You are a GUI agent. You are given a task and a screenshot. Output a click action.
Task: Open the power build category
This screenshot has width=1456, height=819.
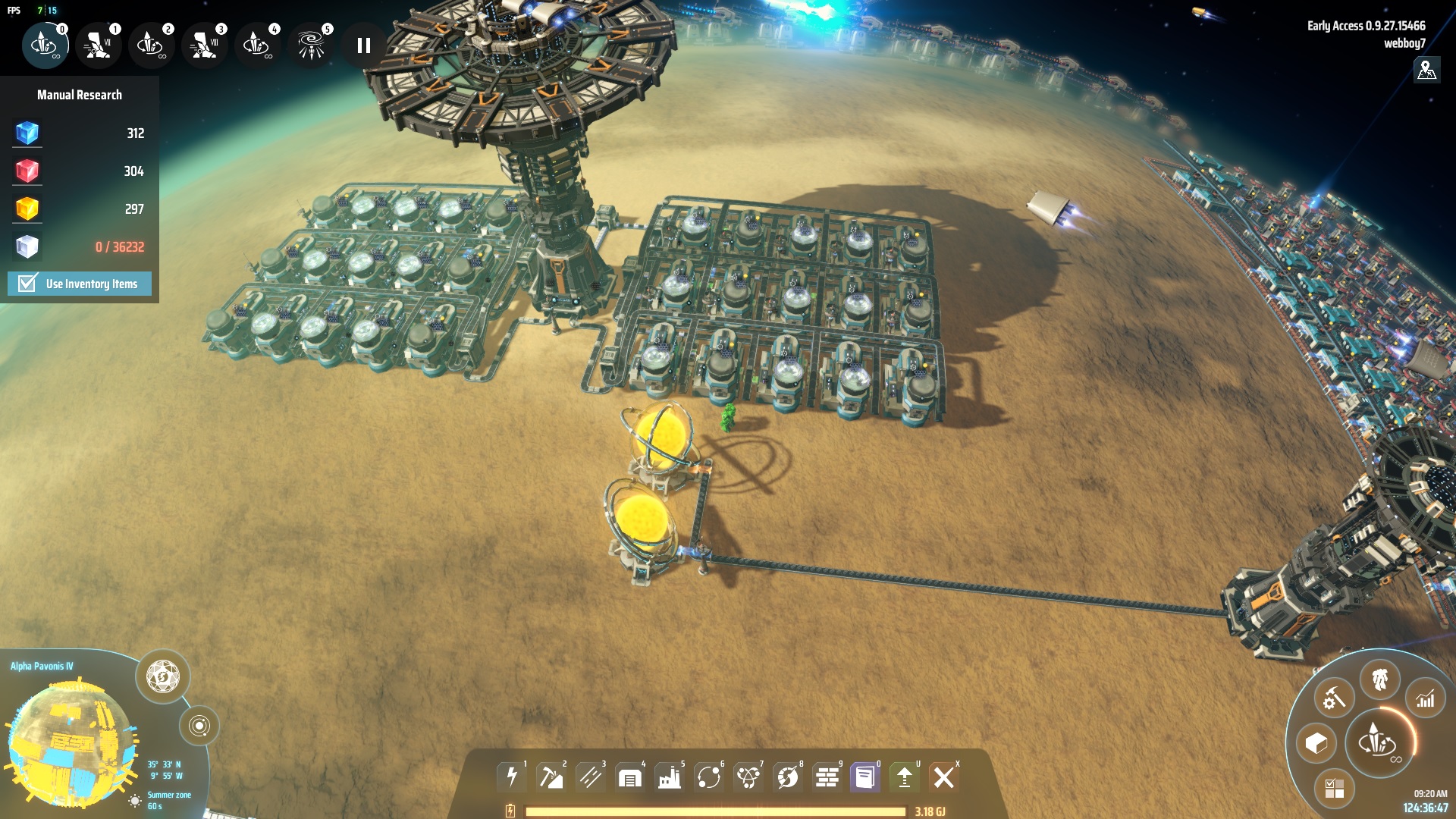click(512, 777)
